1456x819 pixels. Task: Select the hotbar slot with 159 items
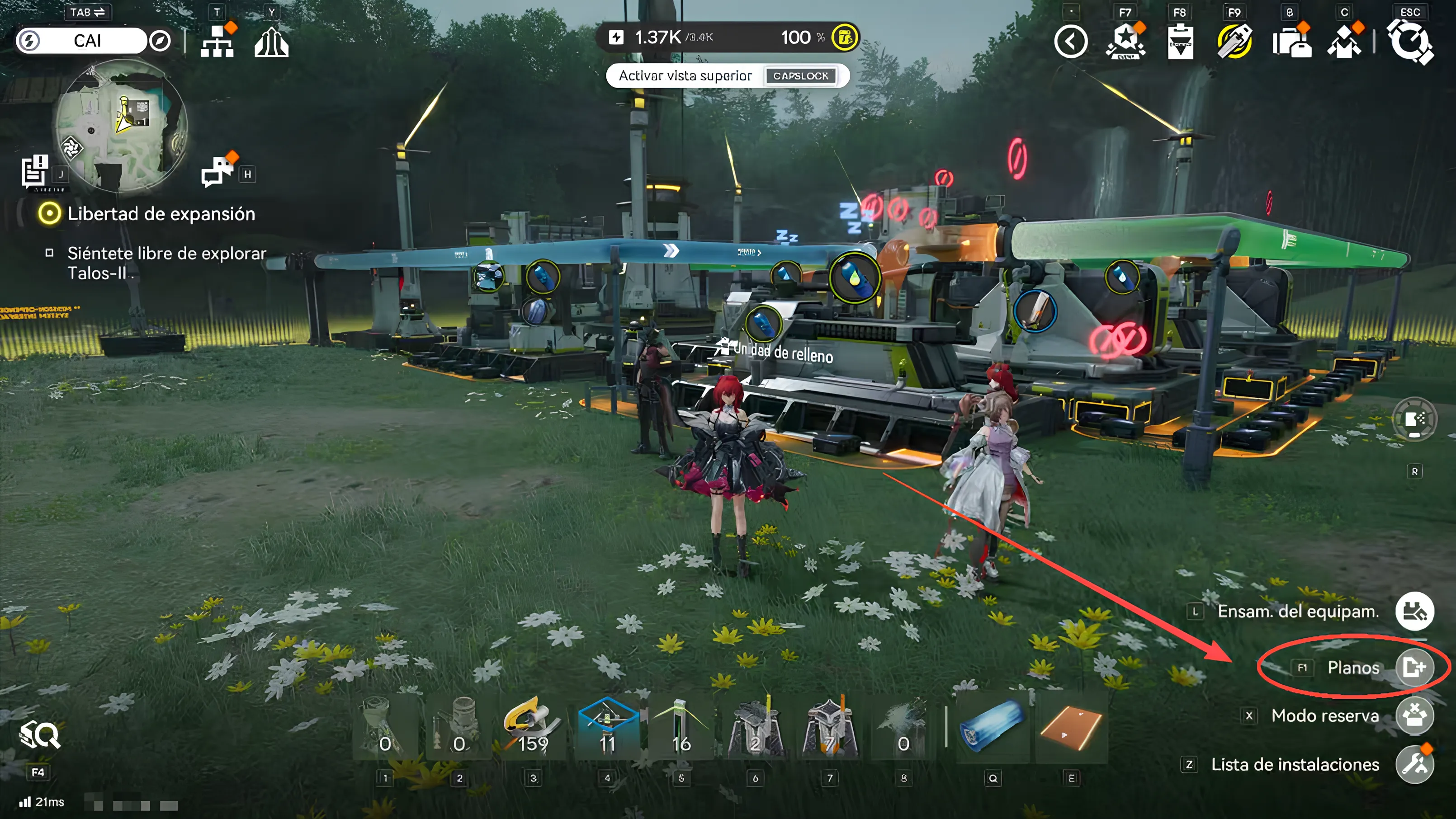coord(533,729)
